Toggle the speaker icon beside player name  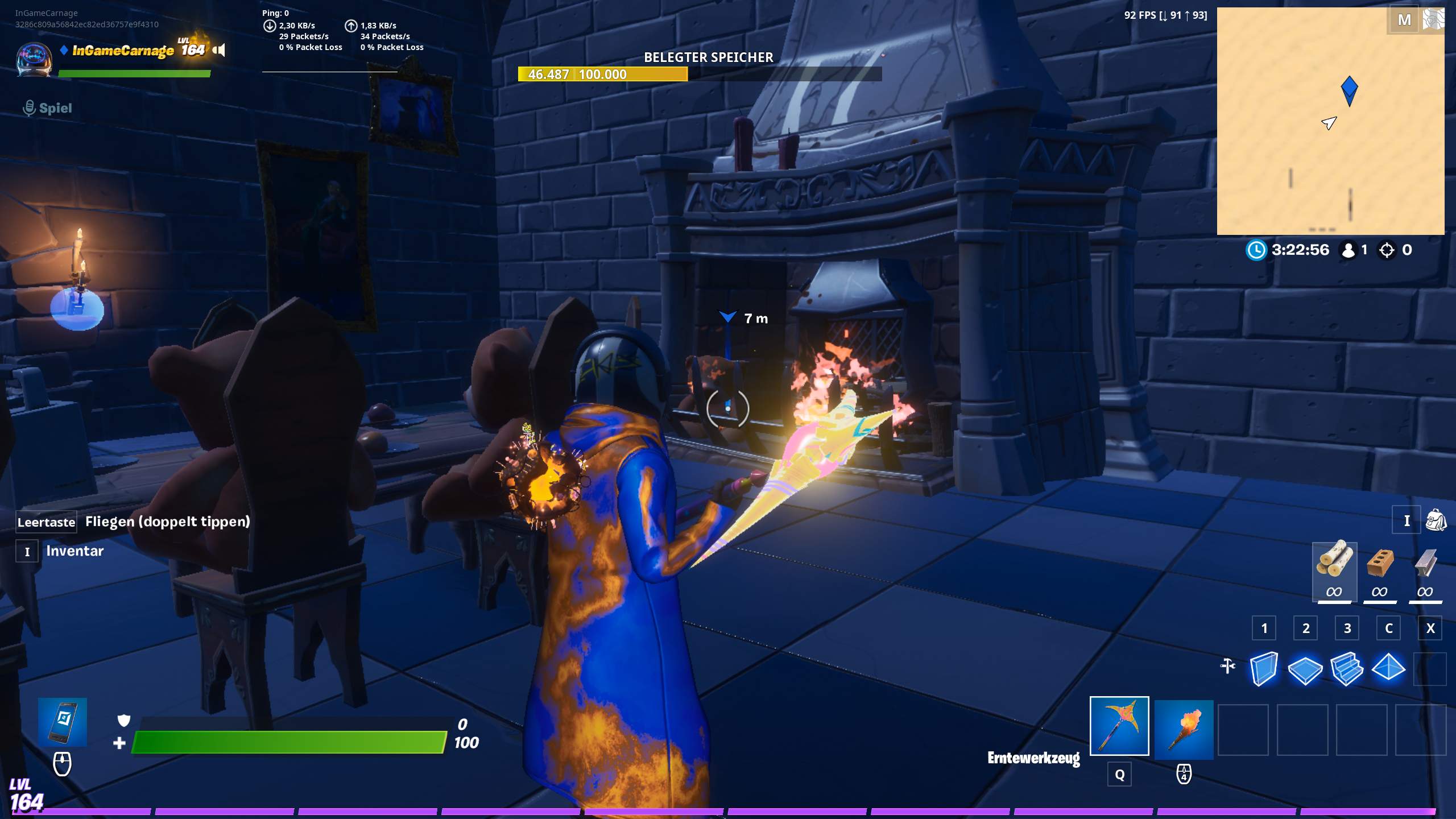click(x=219, y=50)
